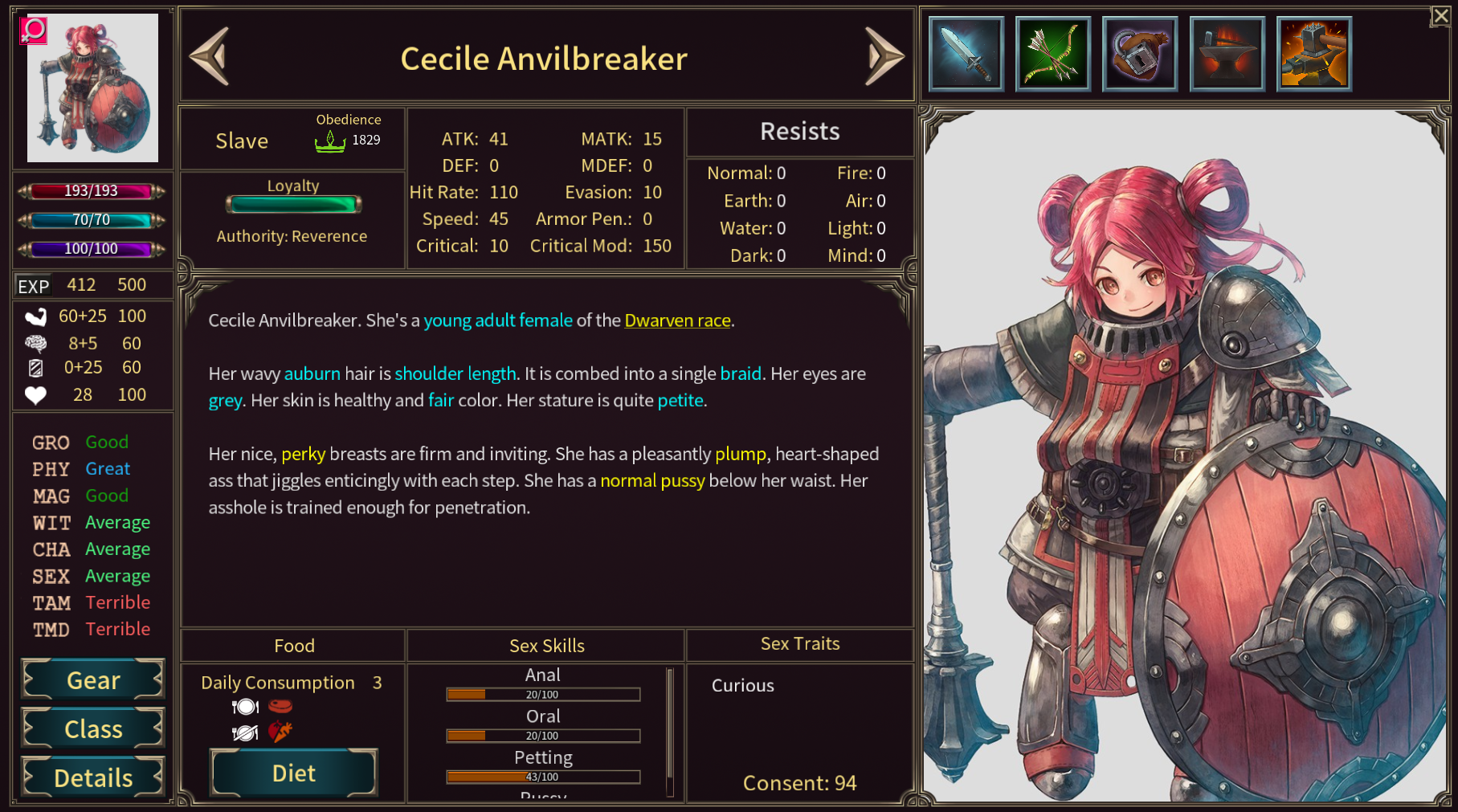Click the meat food icon
The height and width of the screenshot is (812, 1458).
280,707
